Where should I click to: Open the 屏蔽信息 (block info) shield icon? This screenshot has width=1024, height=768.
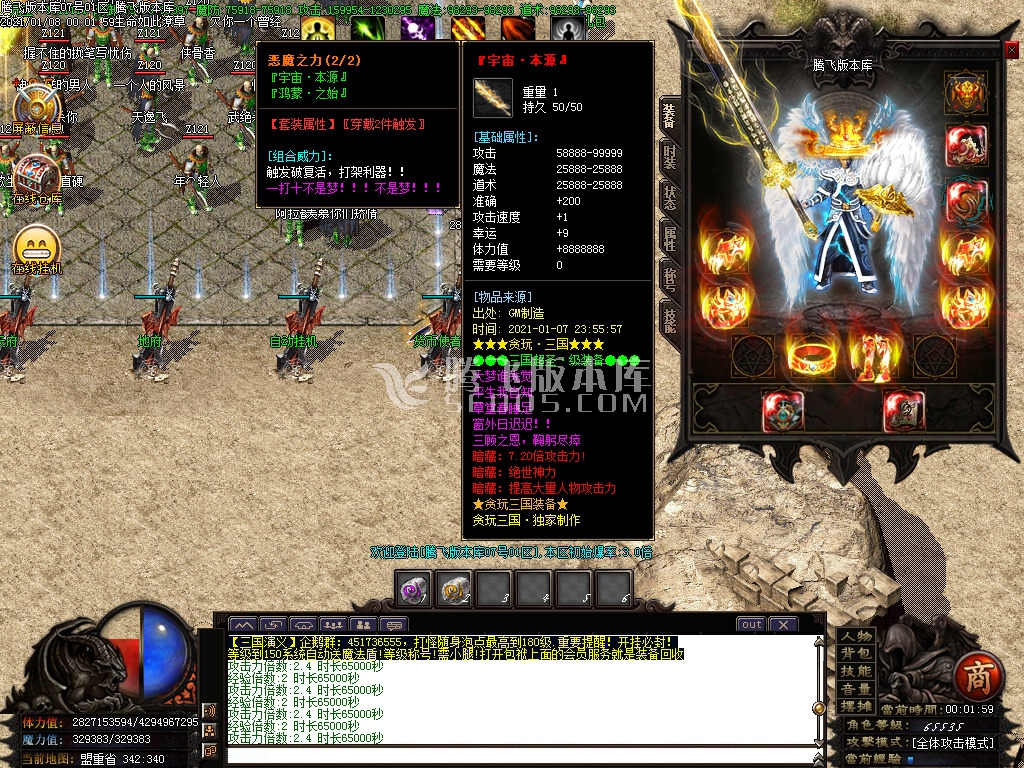(37, 103)
